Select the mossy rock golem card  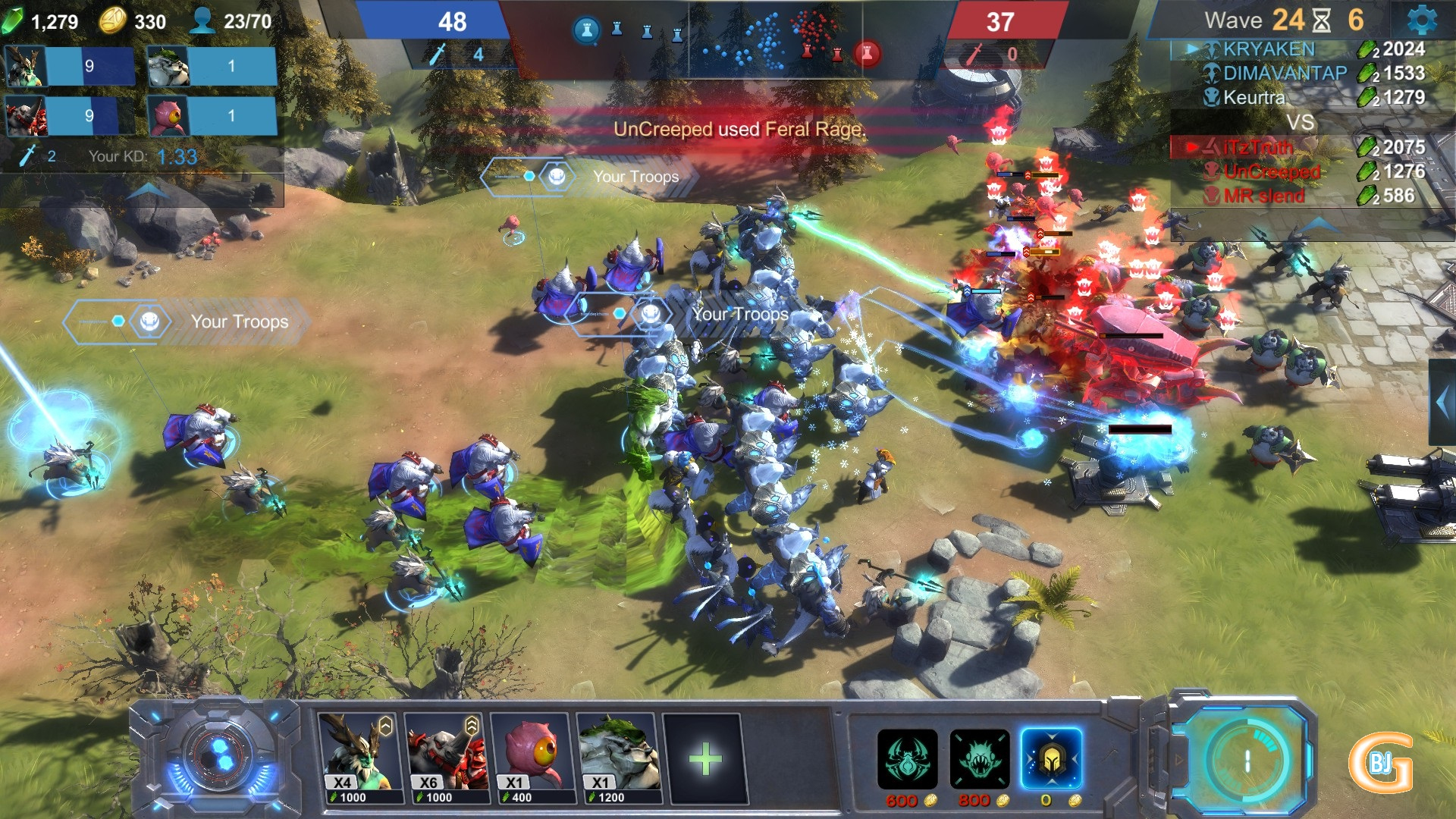click(619, 757)
